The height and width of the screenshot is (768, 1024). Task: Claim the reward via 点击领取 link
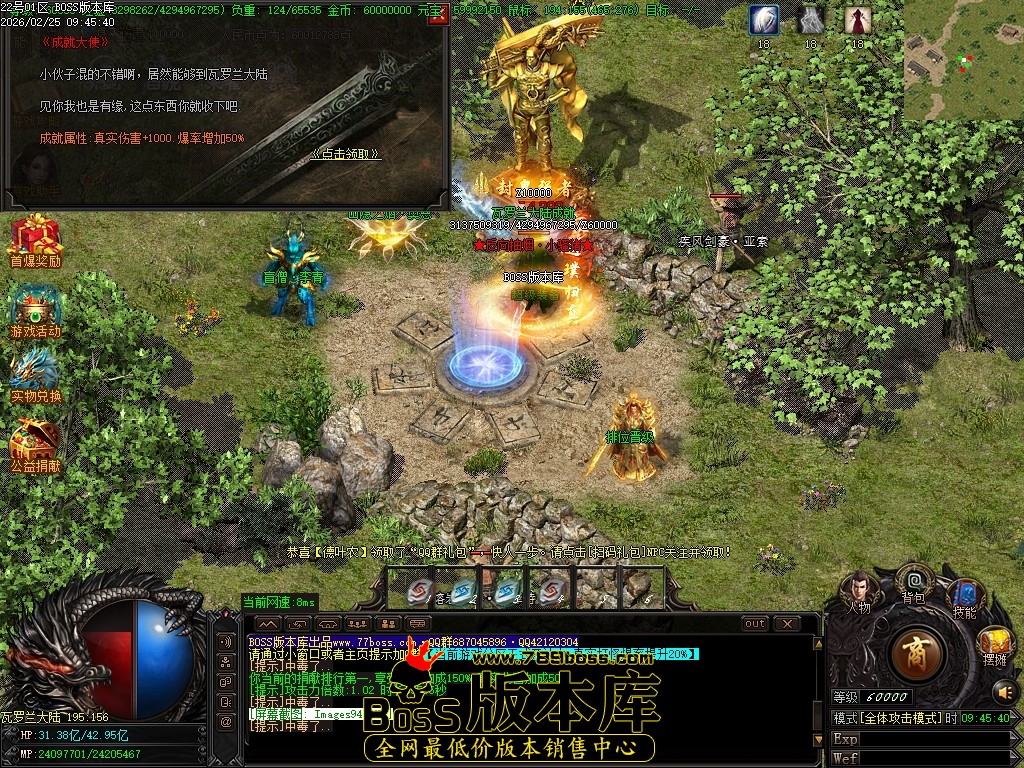tap(346, 154)
